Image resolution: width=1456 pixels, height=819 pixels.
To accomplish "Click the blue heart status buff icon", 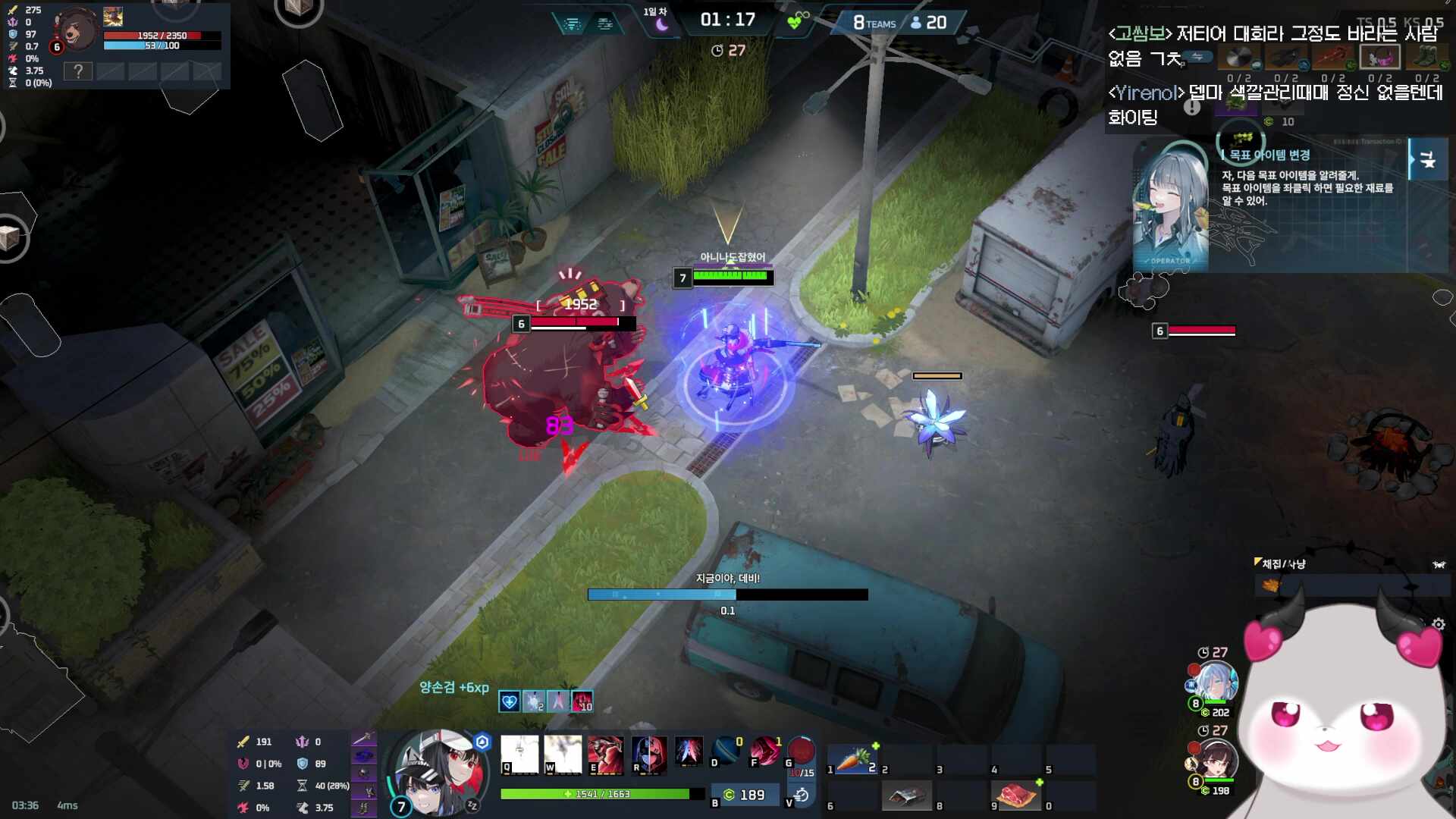I will (x=509, y=701).
